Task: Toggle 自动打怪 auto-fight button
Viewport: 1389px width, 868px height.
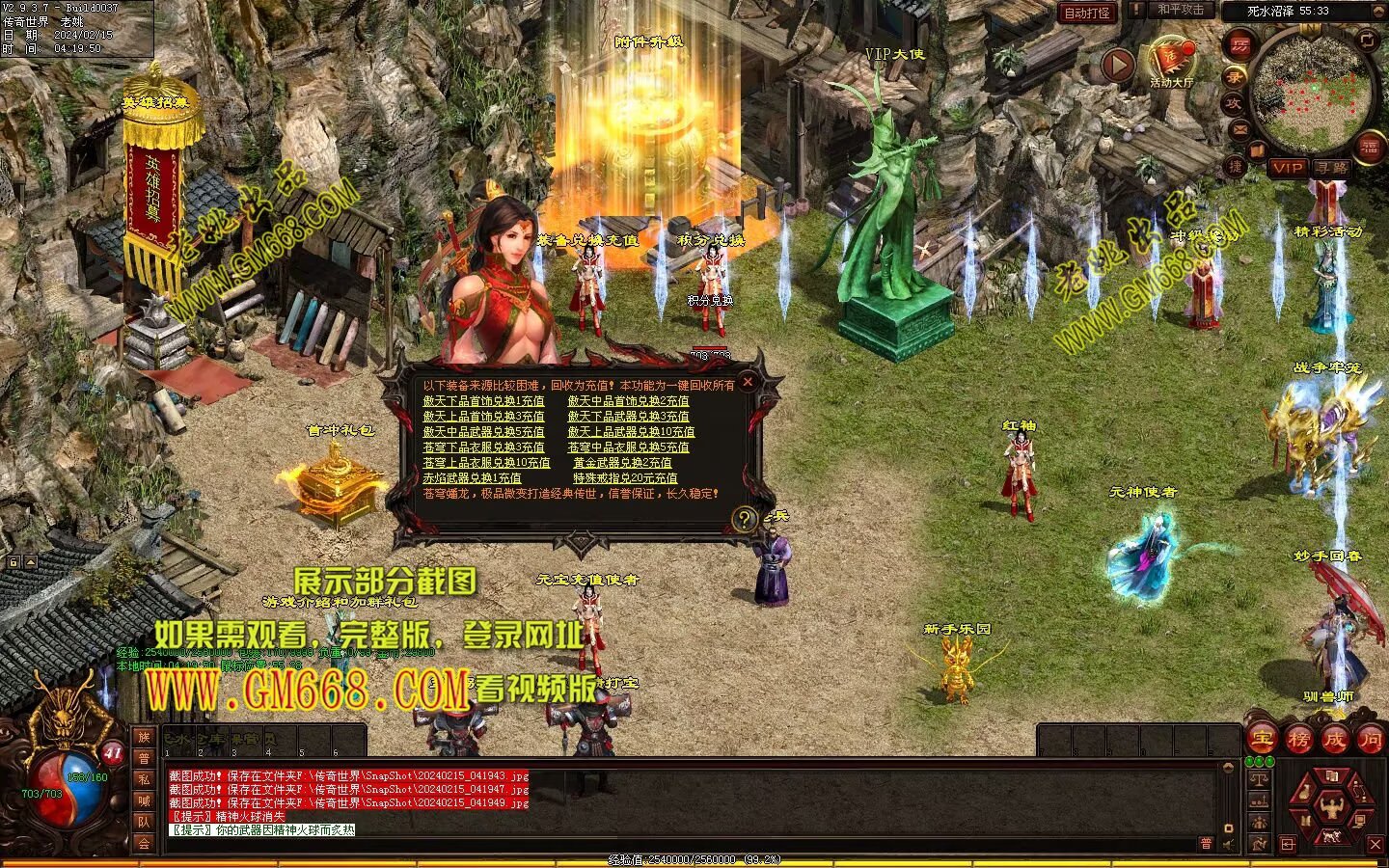Action: click(x=1087, y=13)
